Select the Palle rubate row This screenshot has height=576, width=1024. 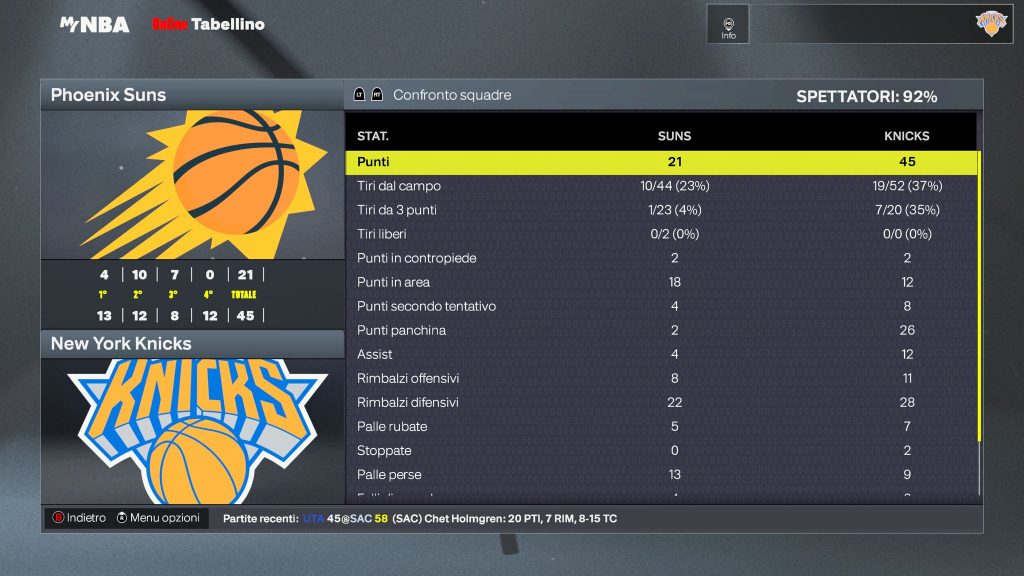pyautogui.click(x=660, y=426)
